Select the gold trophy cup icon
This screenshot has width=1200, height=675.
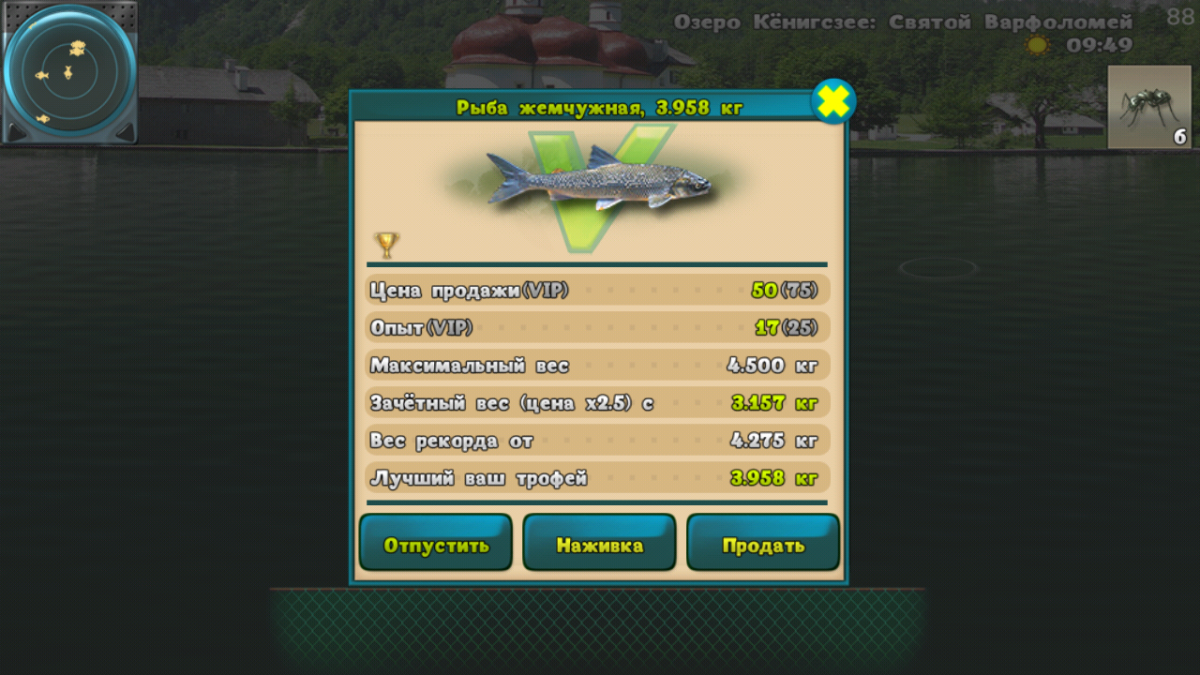(x=386, y=243)
